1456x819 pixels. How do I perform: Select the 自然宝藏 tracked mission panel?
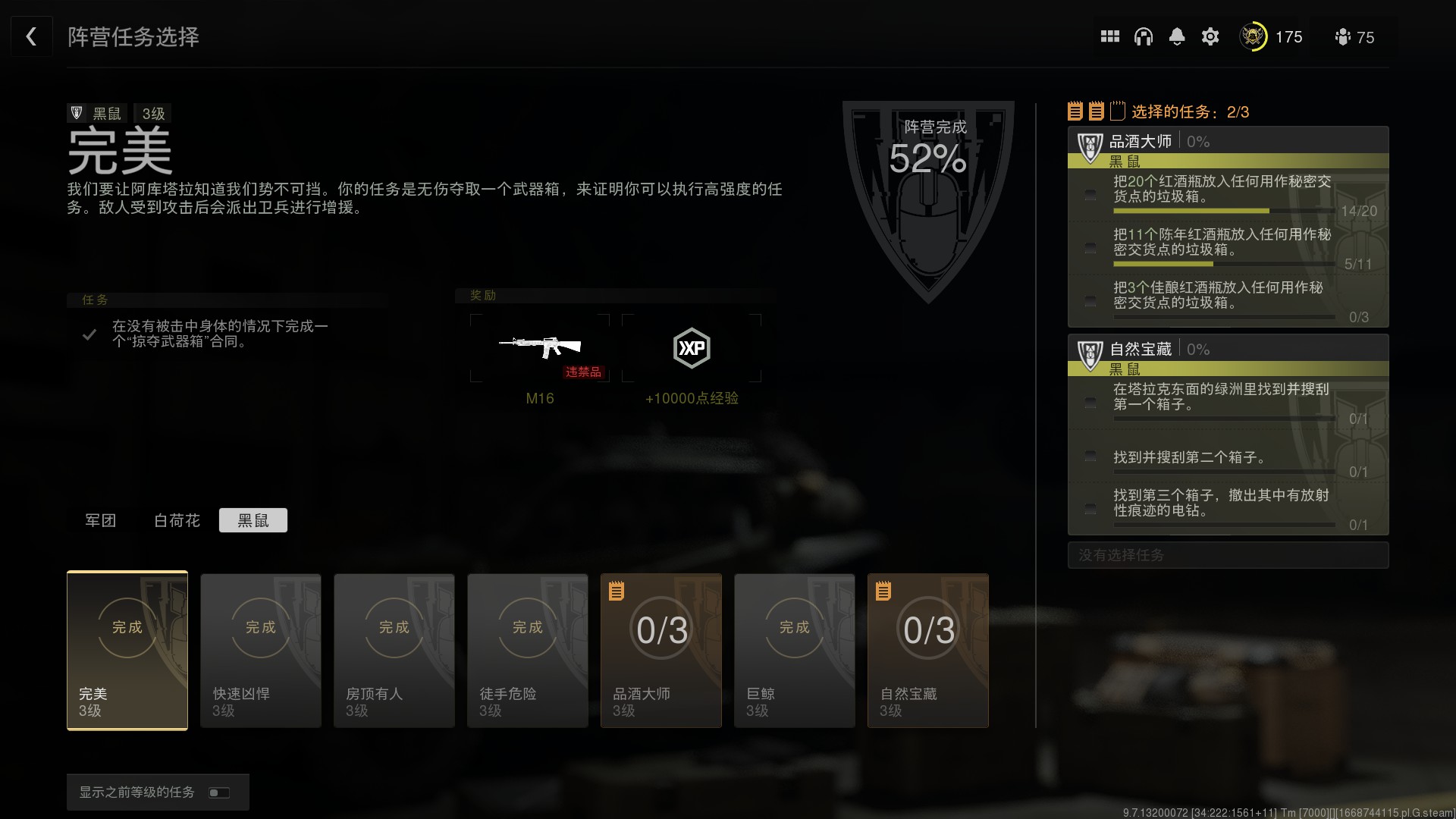pyautogui.click(x=1228, y=435)
